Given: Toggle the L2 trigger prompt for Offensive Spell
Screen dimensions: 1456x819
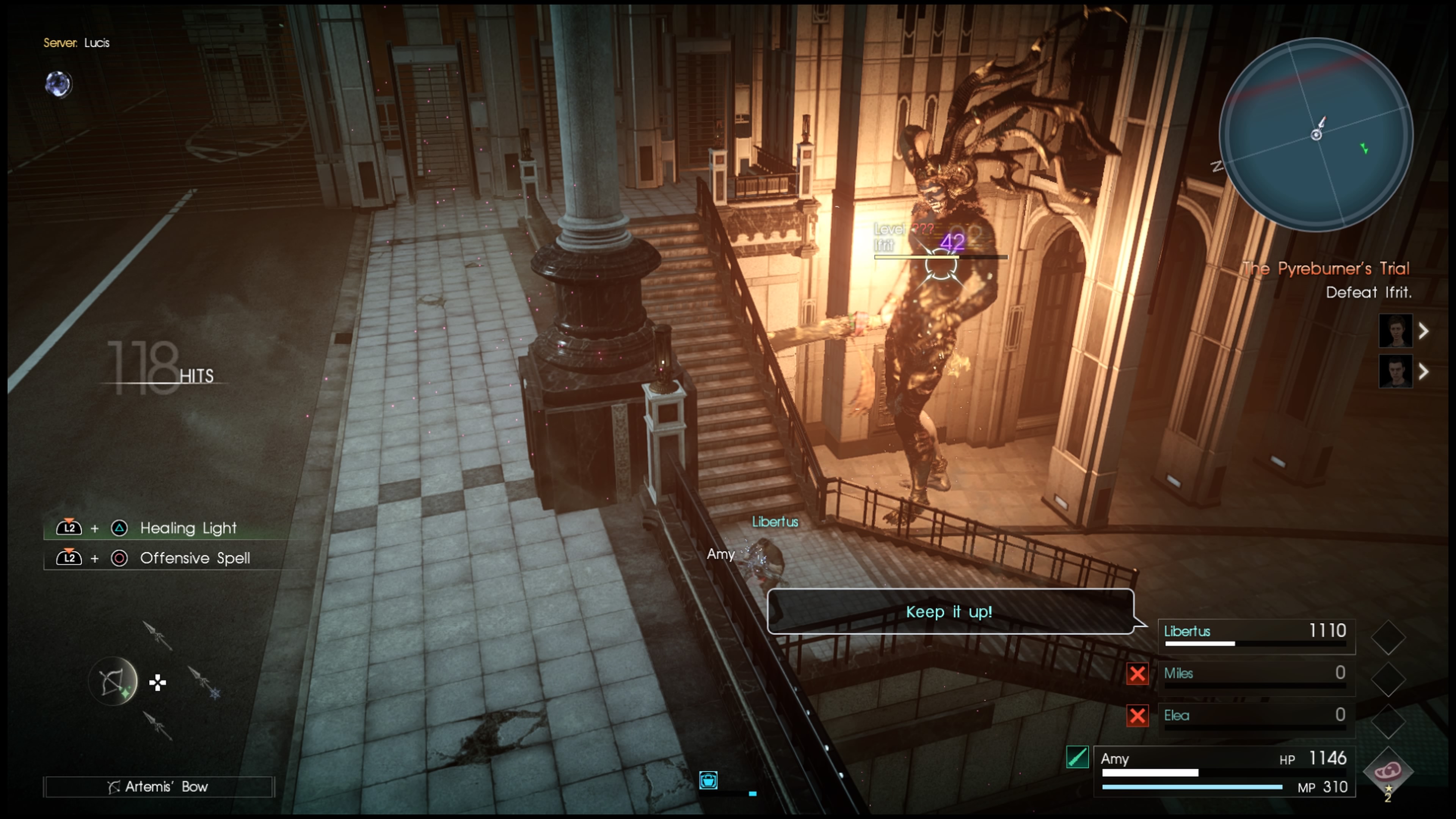Looking at the screenshot, I should pos(69,558).
